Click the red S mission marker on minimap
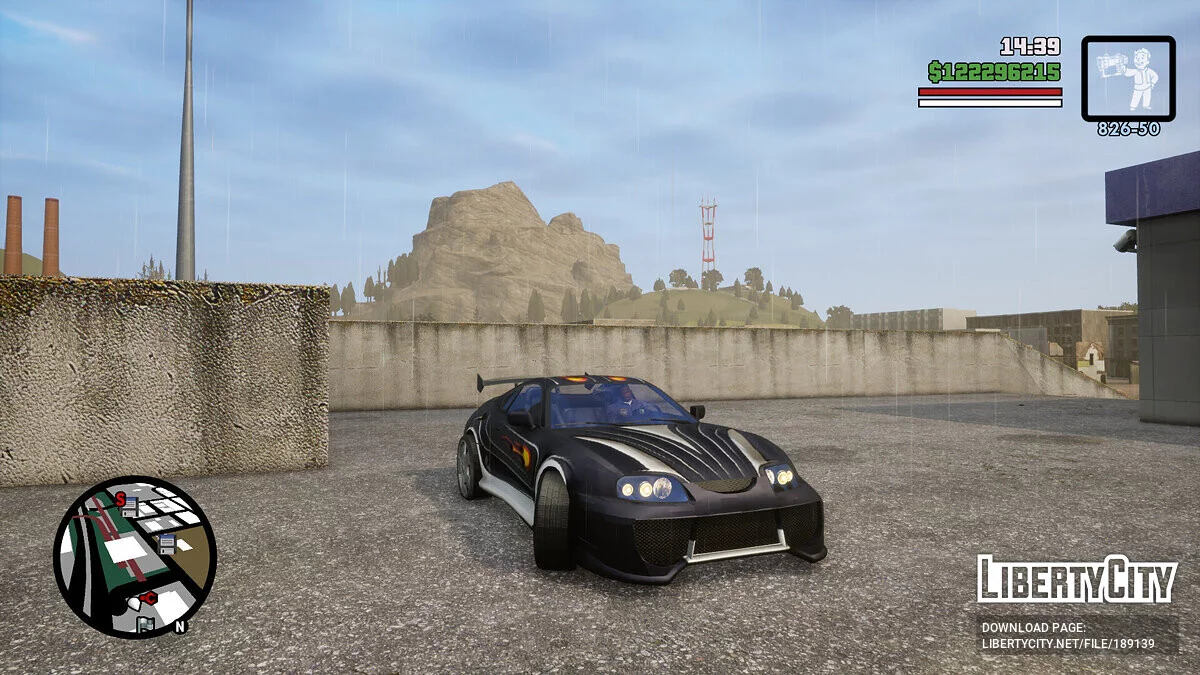The image size is (1200, 675). click(120, 499)
